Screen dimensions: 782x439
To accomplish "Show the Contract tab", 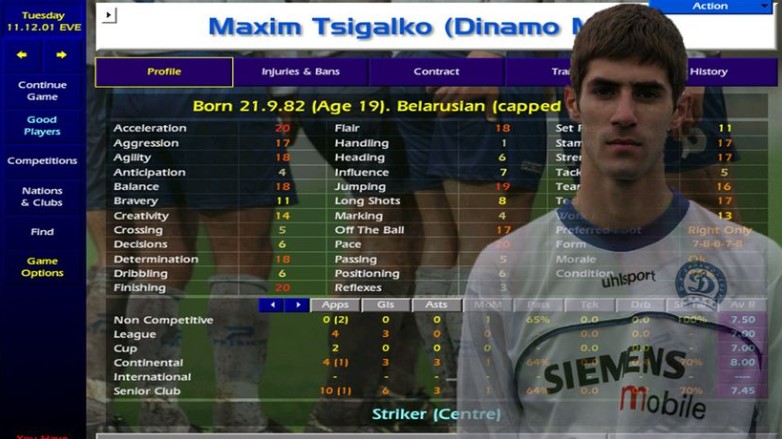I will 436,72.
